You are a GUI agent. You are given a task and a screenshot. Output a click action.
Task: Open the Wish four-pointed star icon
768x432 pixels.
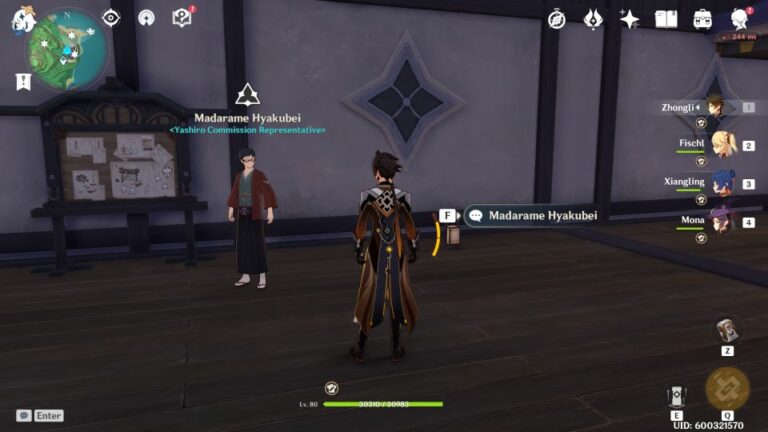click(630, 19)
